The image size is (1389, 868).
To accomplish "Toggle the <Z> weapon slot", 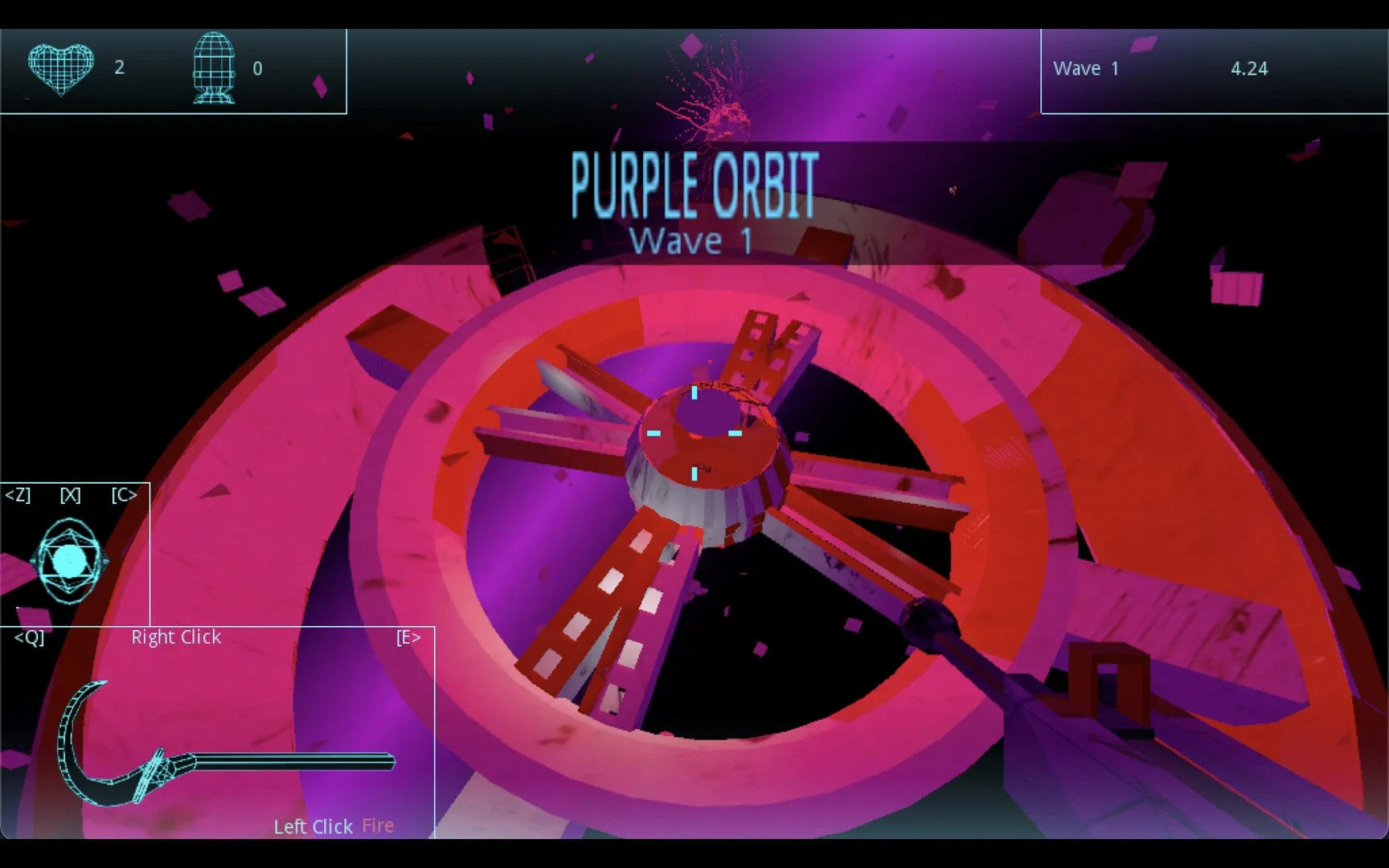I will point(19,496).
